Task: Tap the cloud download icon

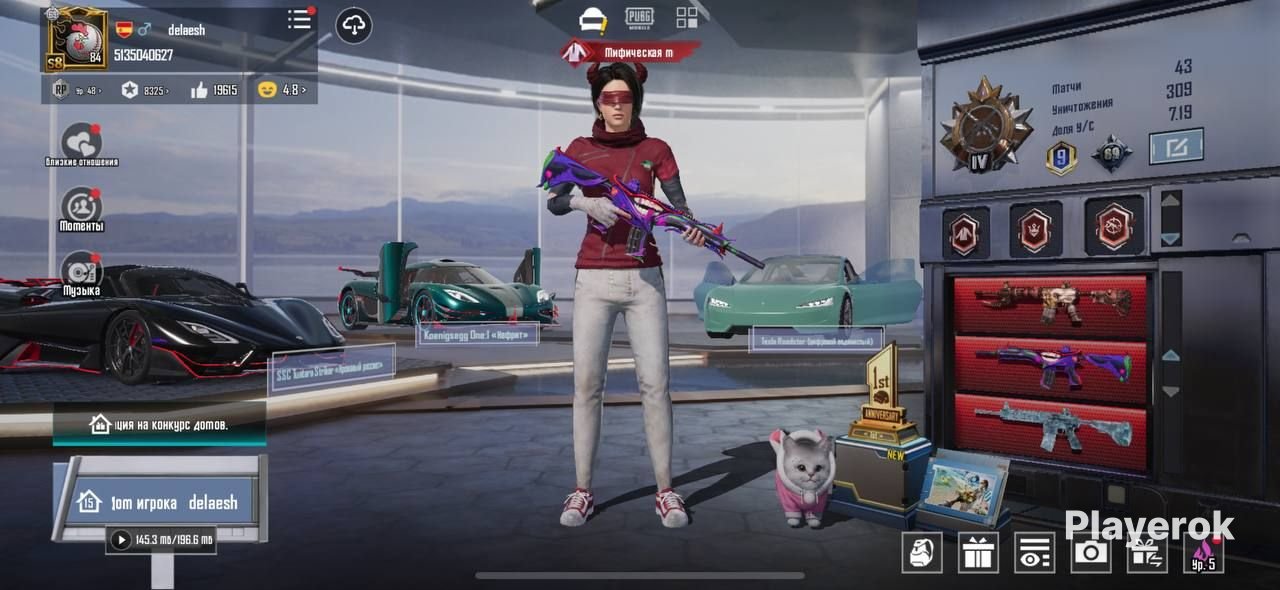Action: (354, 25)
